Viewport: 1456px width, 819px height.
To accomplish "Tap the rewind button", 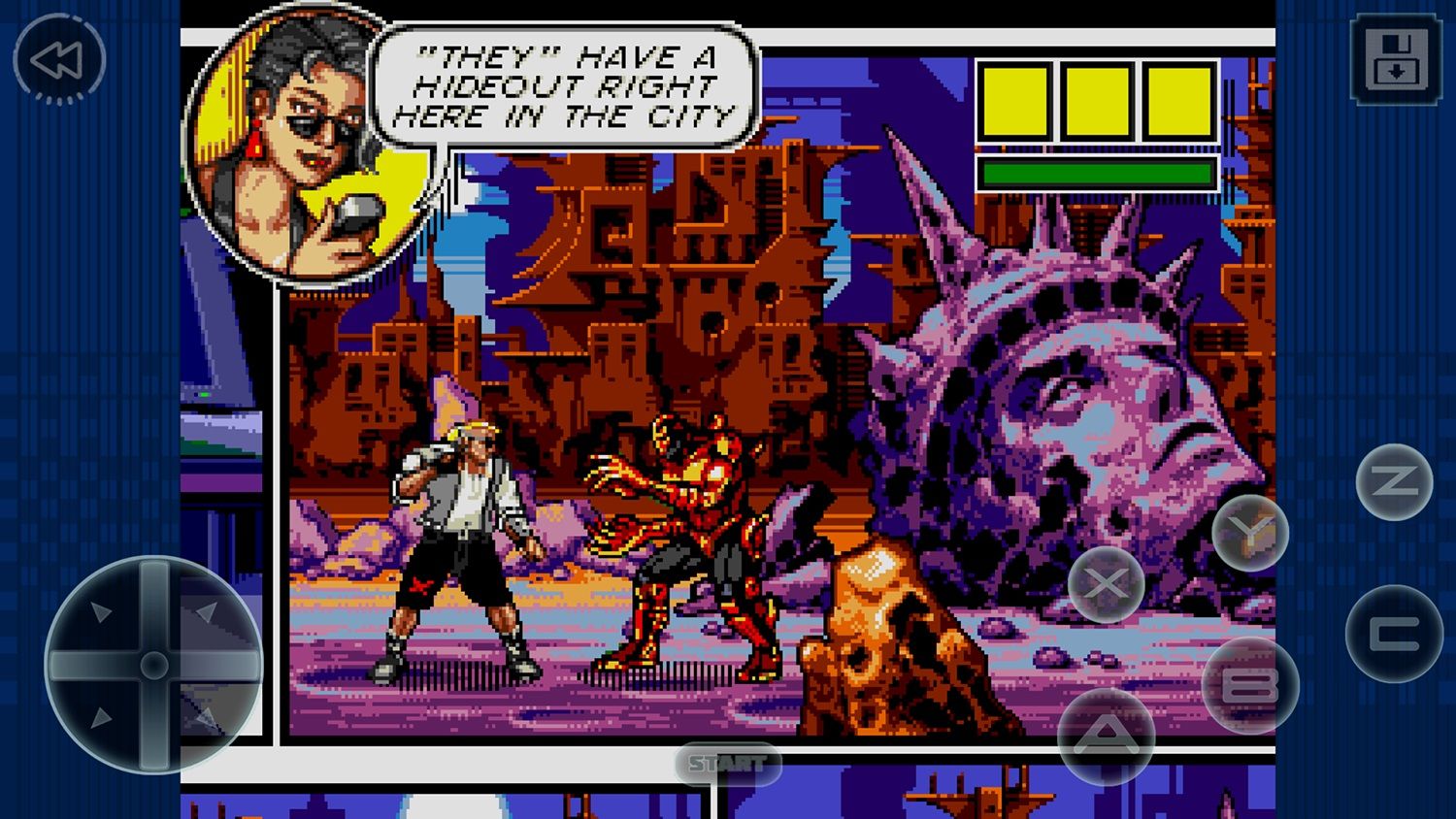I will tap(58, 60).
